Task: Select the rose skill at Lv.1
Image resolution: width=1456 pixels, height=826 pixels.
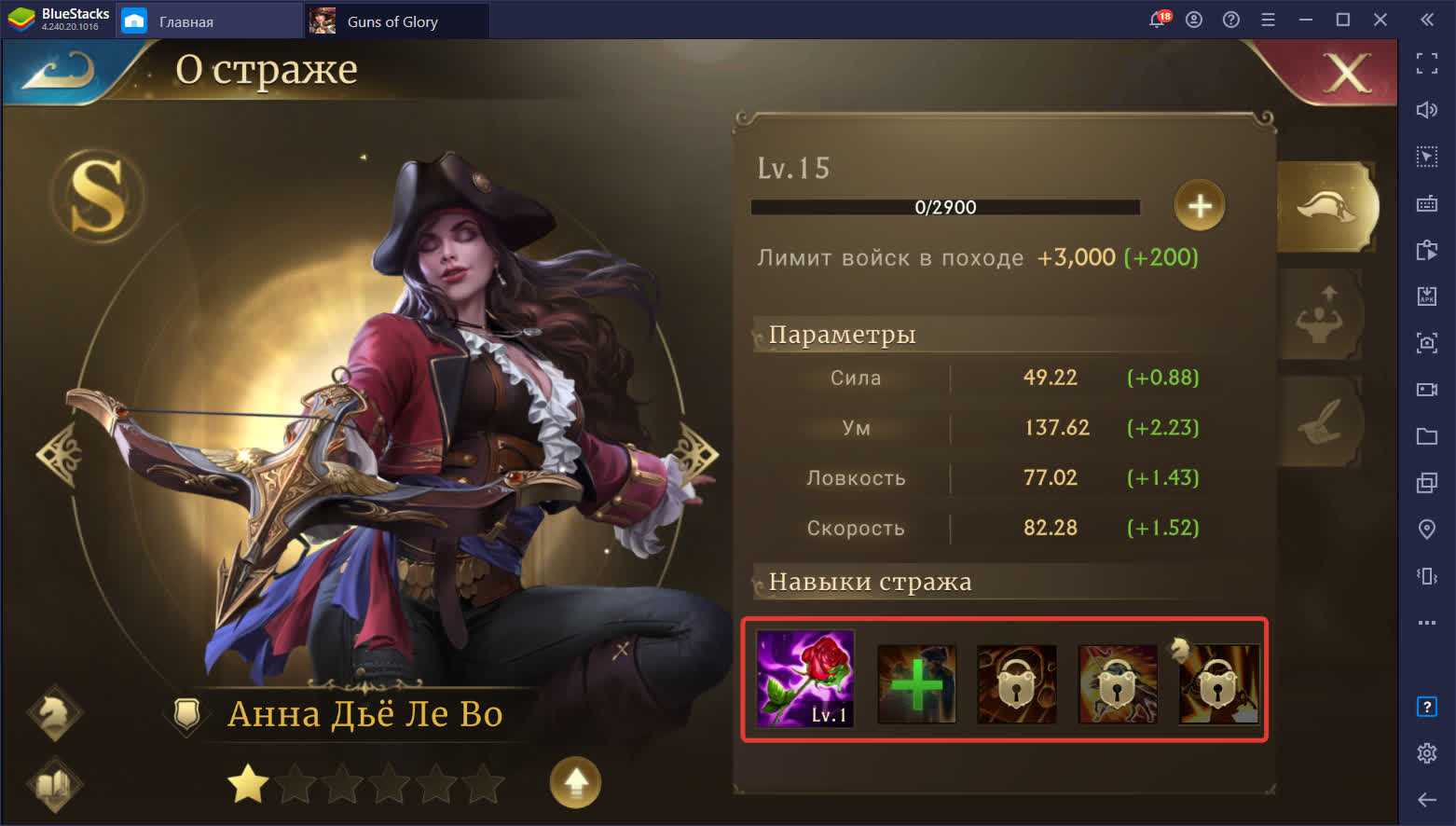Action: click(x=805, y=679)
